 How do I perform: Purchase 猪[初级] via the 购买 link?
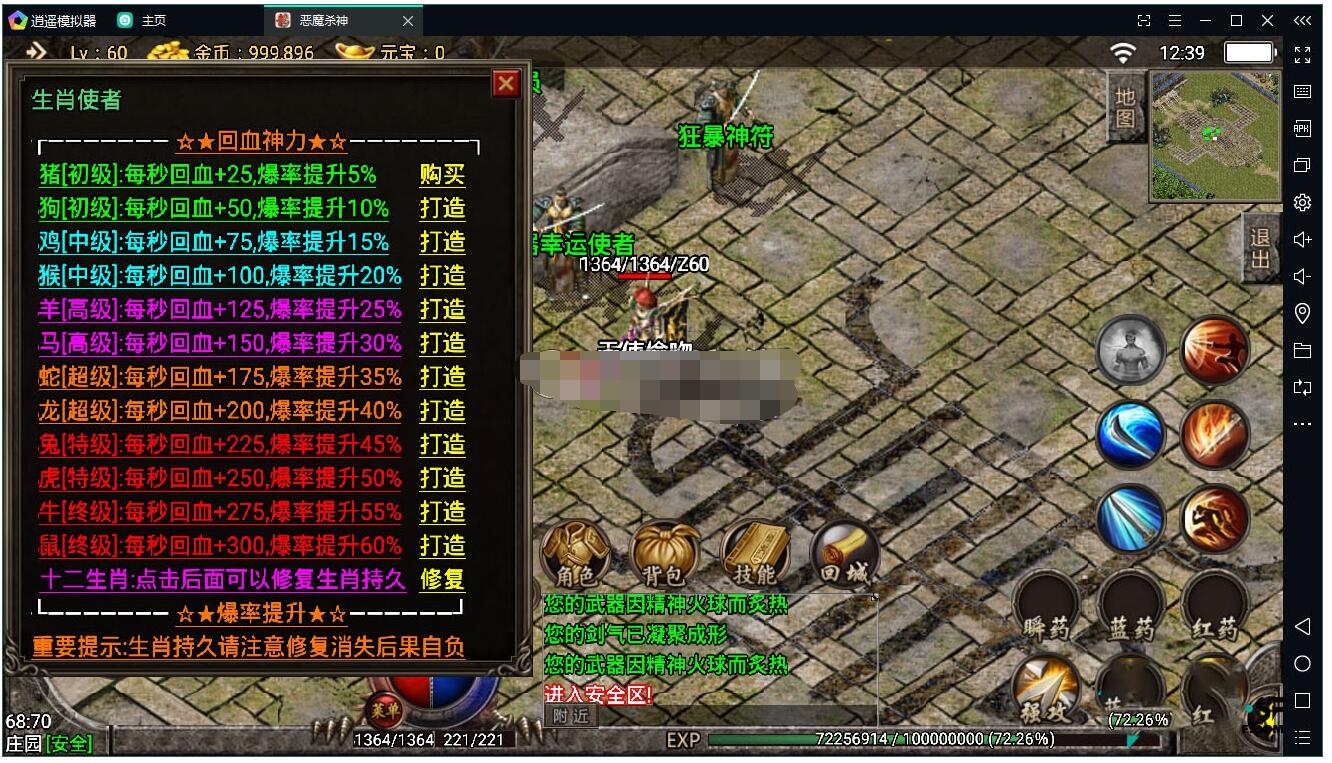pos(442,175)
